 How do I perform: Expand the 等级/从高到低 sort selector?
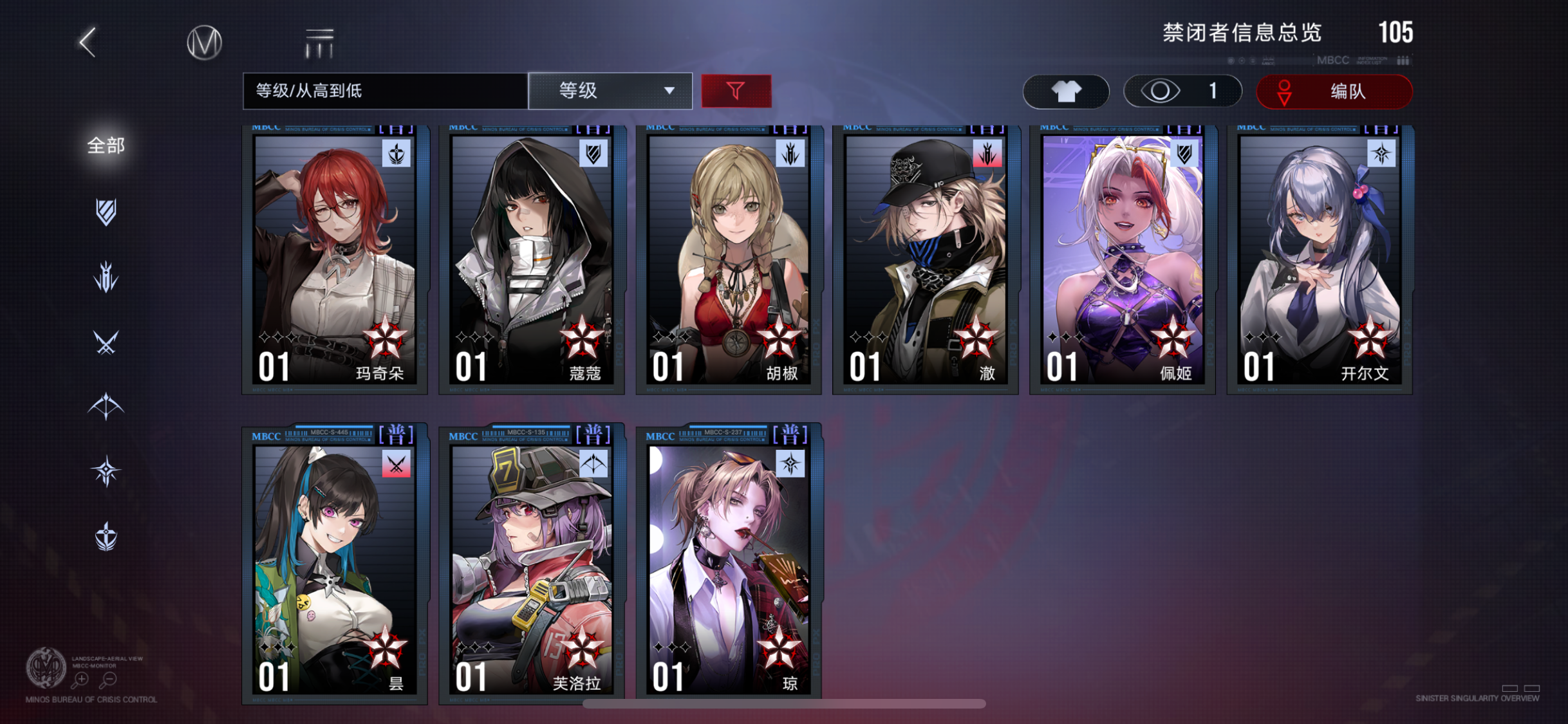tap(383, 91)
